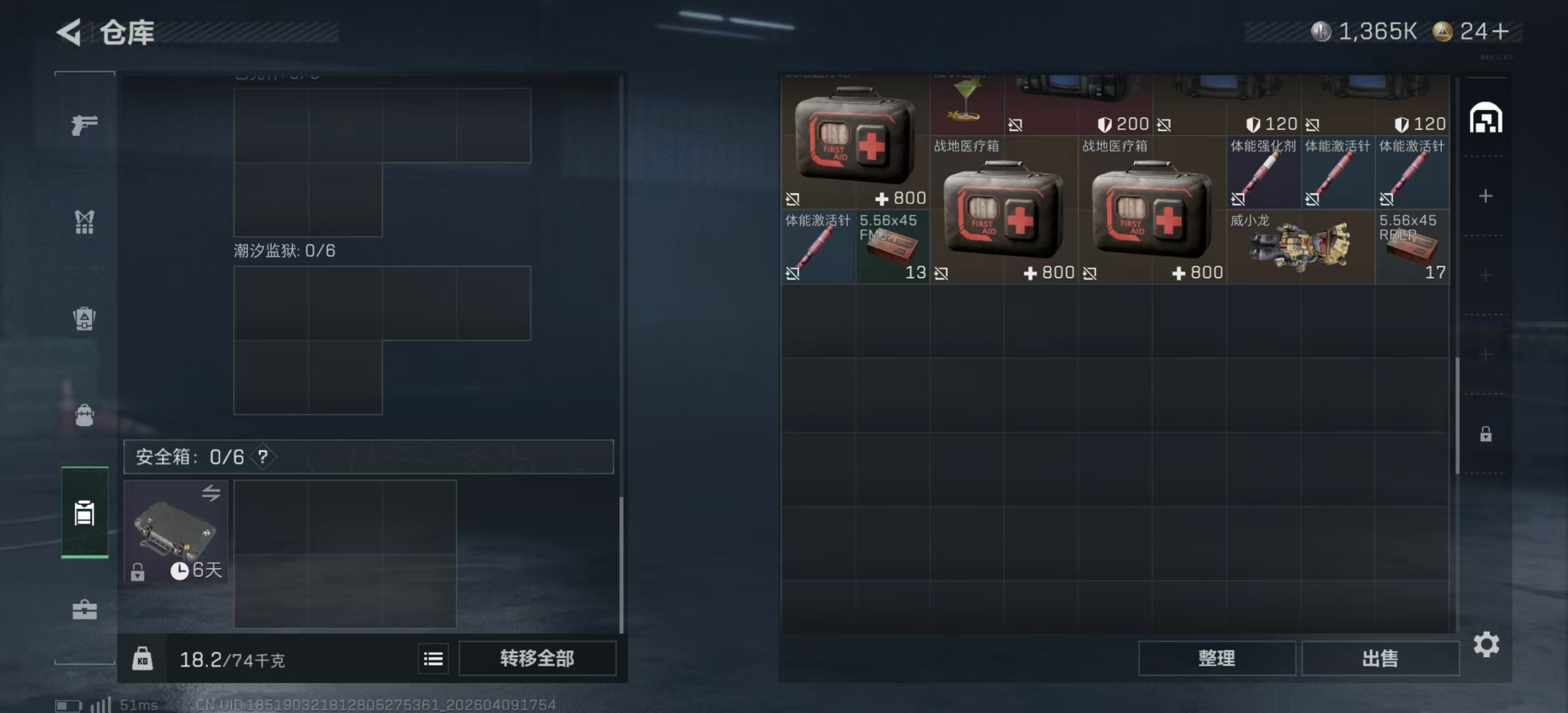Screen dimensions: 1568x713
Task: Switch to the weapons pistol tab
Action: 84,125
